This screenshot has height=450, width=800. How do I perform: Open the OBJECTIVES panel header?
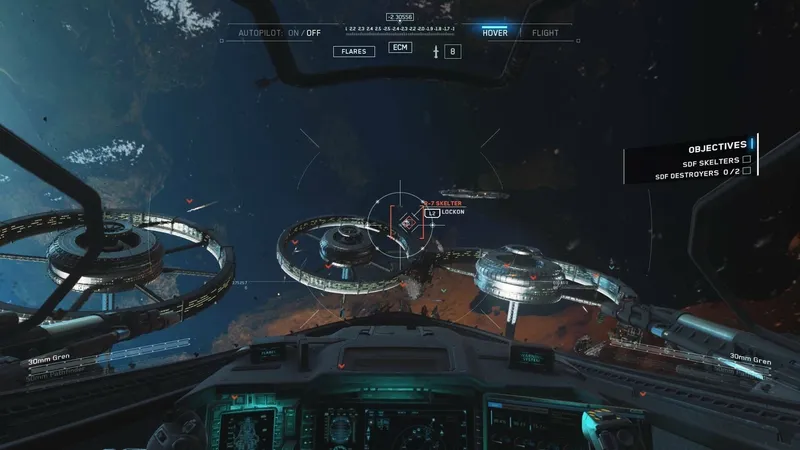pyautogui.click(x=716, y=146)
